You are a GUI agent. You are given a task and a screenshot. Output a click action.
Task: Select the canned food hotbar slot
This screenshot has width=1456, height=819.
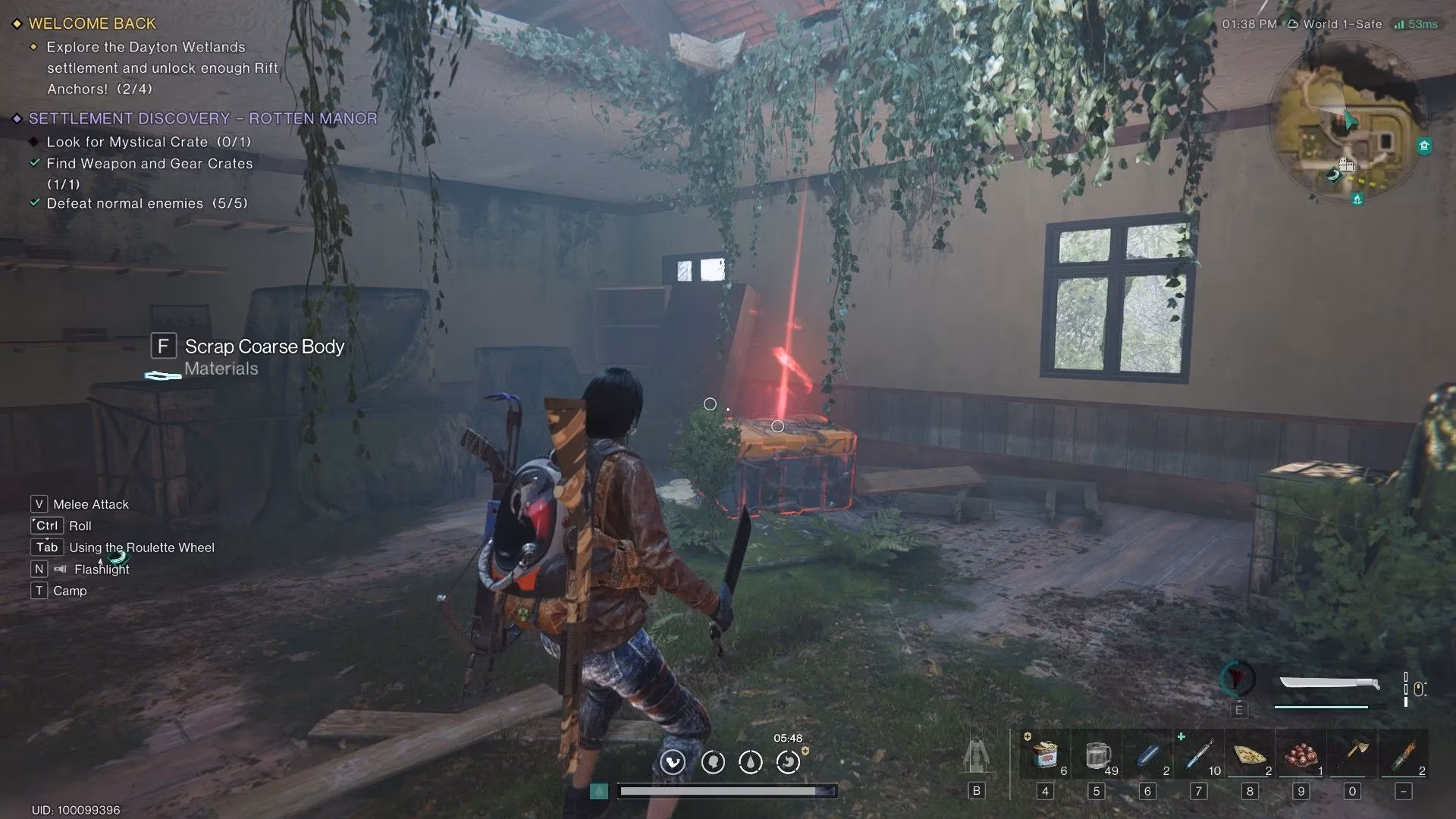(1045, 756)
